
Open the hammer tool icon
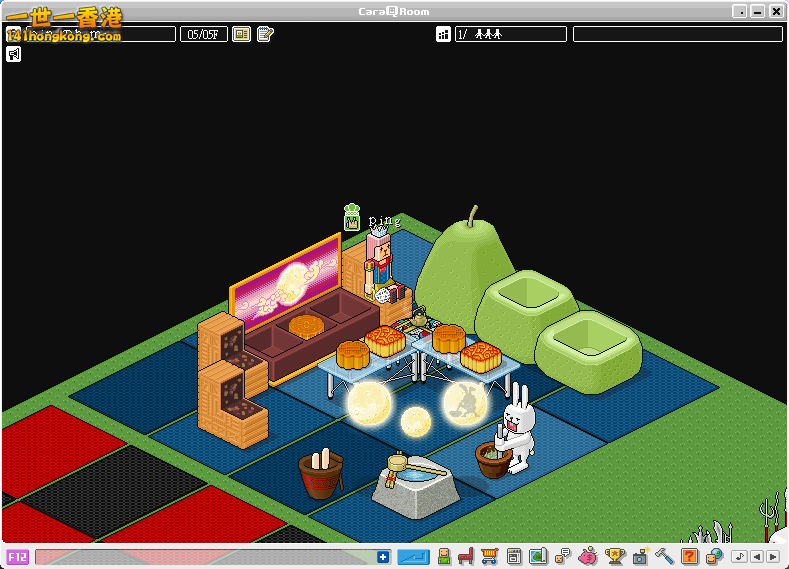coord(664,556)
